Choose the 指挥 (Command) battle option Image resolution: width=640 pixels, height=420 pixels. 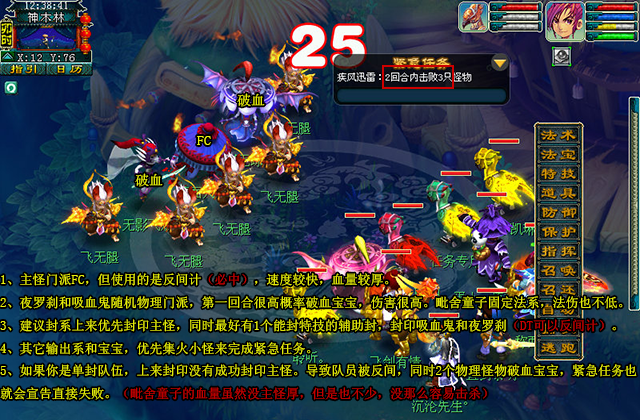559,250
